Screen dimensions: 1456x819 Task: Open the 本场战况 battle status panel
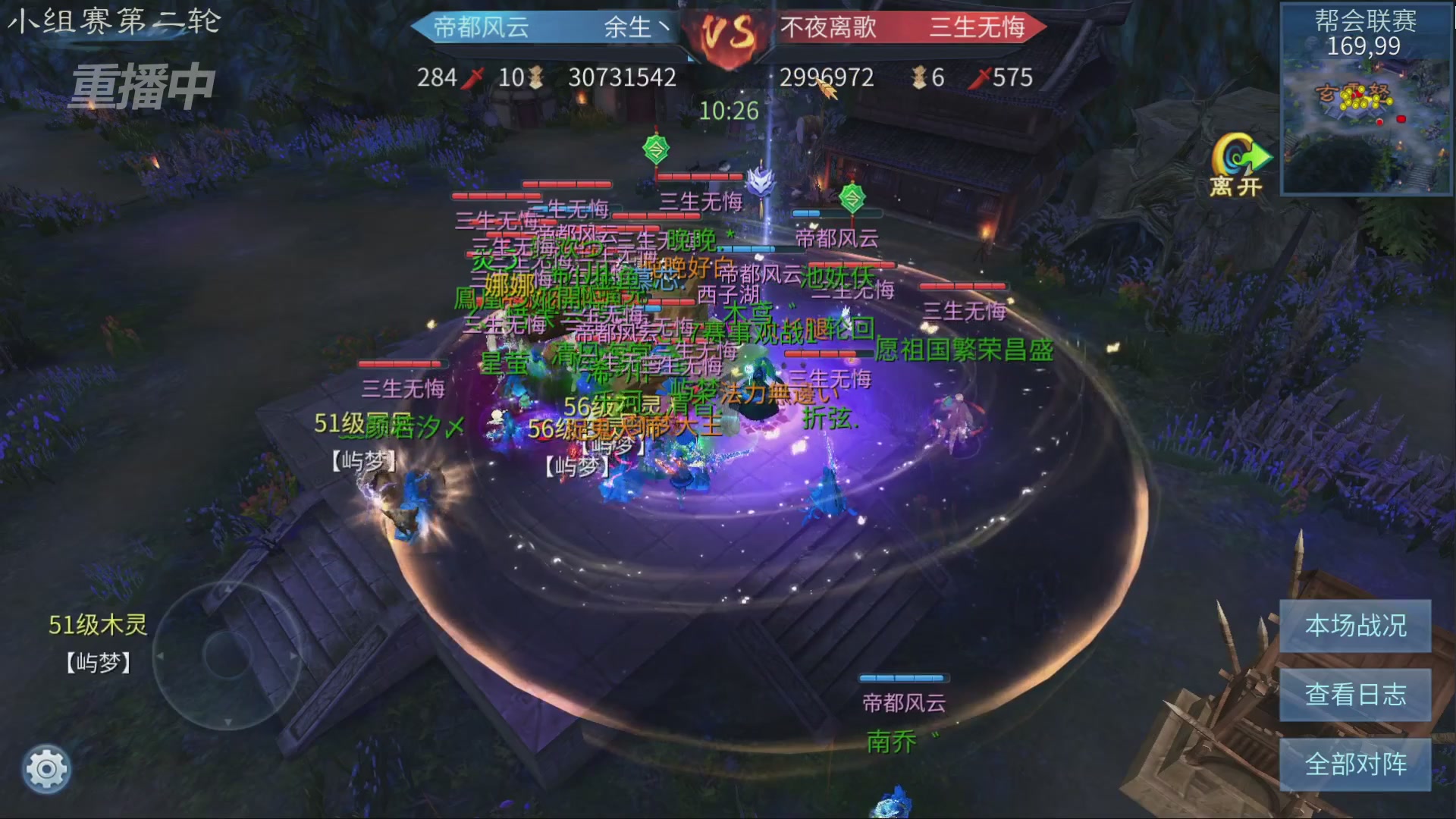(1355, 626)
